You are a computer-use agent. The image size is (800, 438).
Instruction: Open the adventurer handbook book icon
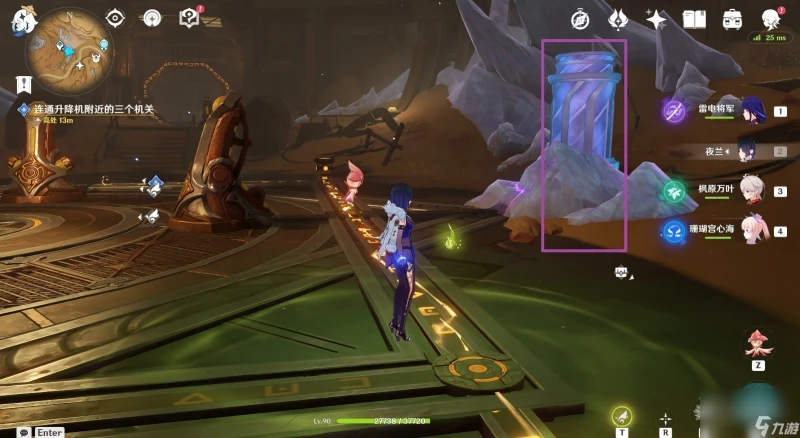pyautogui.click(x=695, y=18)
